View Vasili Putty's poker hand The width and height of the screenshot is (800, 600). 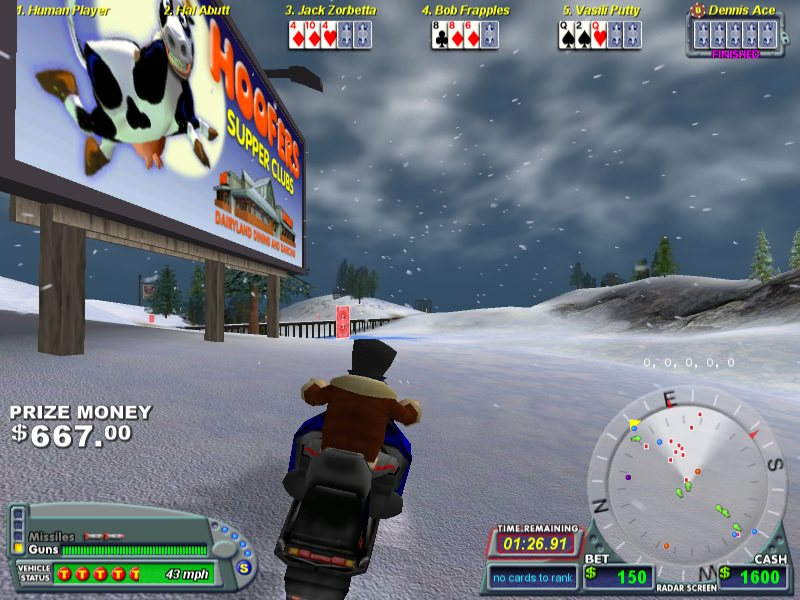tap(599, 35)
